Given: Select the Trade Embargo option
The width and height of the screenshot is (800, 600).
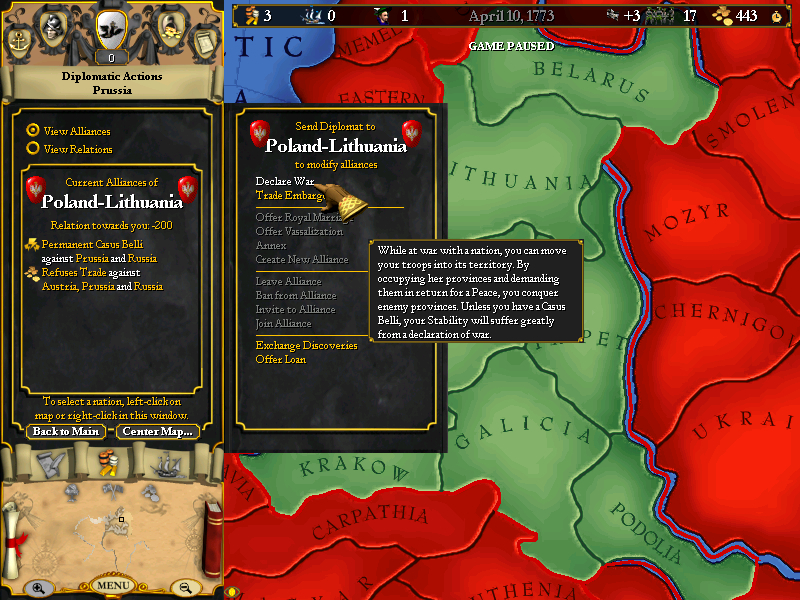Looking at the screenshot, I should pos(288,196).
